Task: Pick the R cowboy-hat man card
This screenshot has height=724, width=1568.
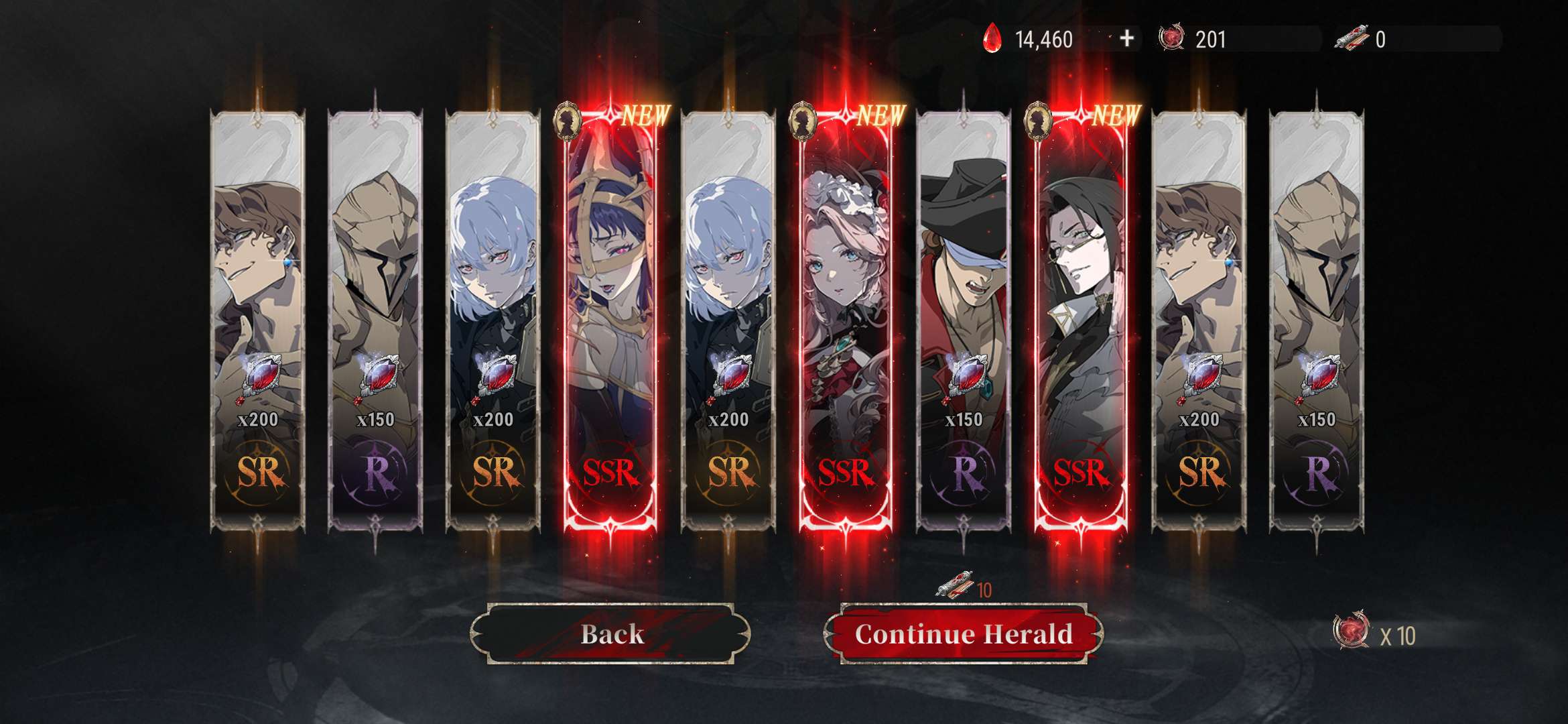Action: click(964, 322)
